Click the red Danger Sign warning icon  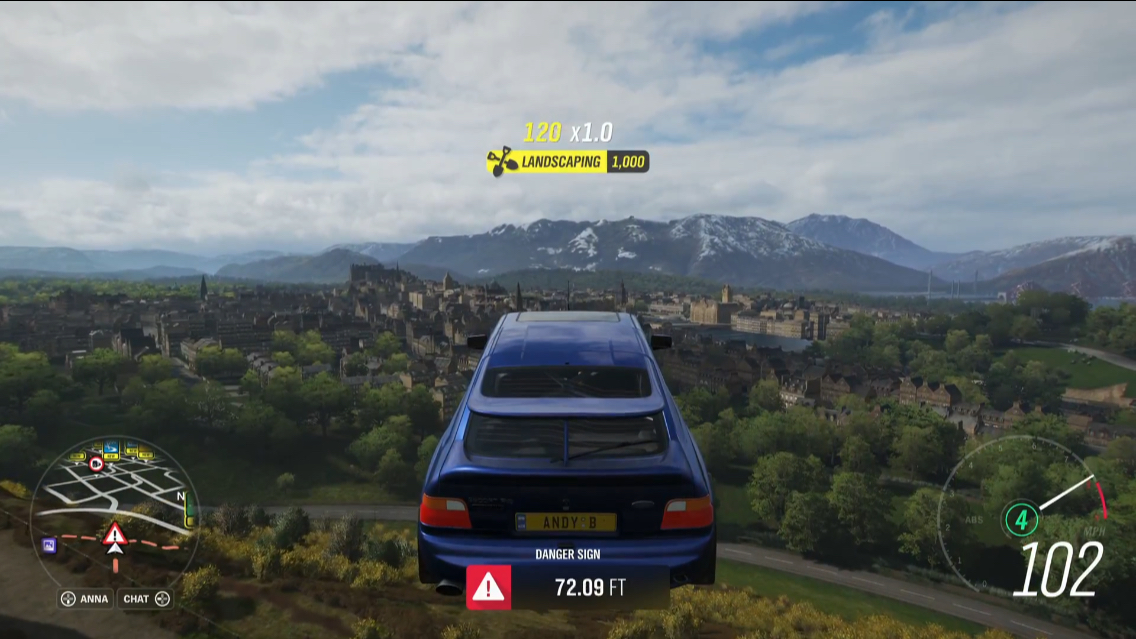(x=488, y=587)
